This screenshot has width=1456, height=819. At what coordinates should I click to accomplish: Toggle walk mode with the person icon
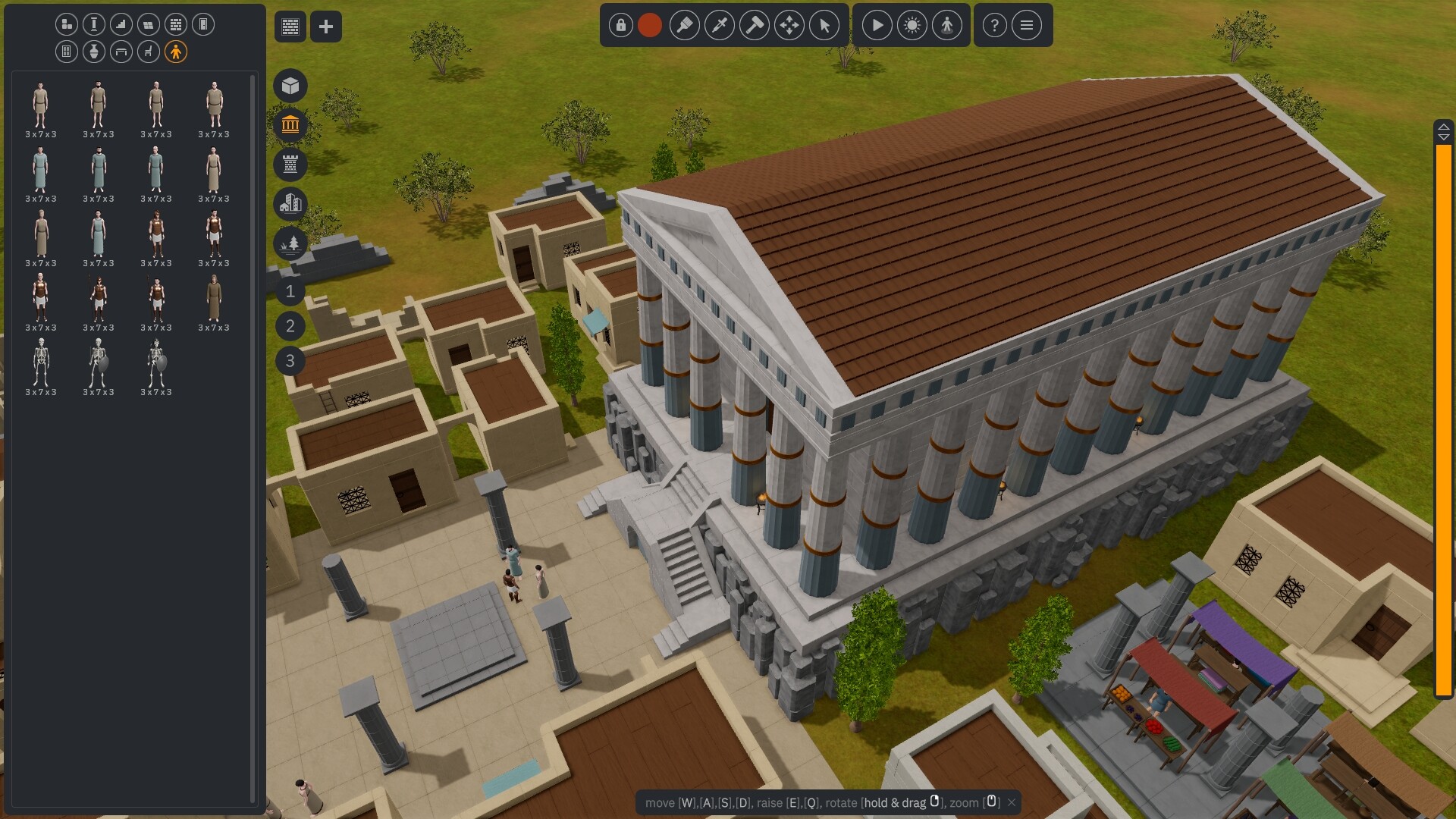(x=947, y=25)
